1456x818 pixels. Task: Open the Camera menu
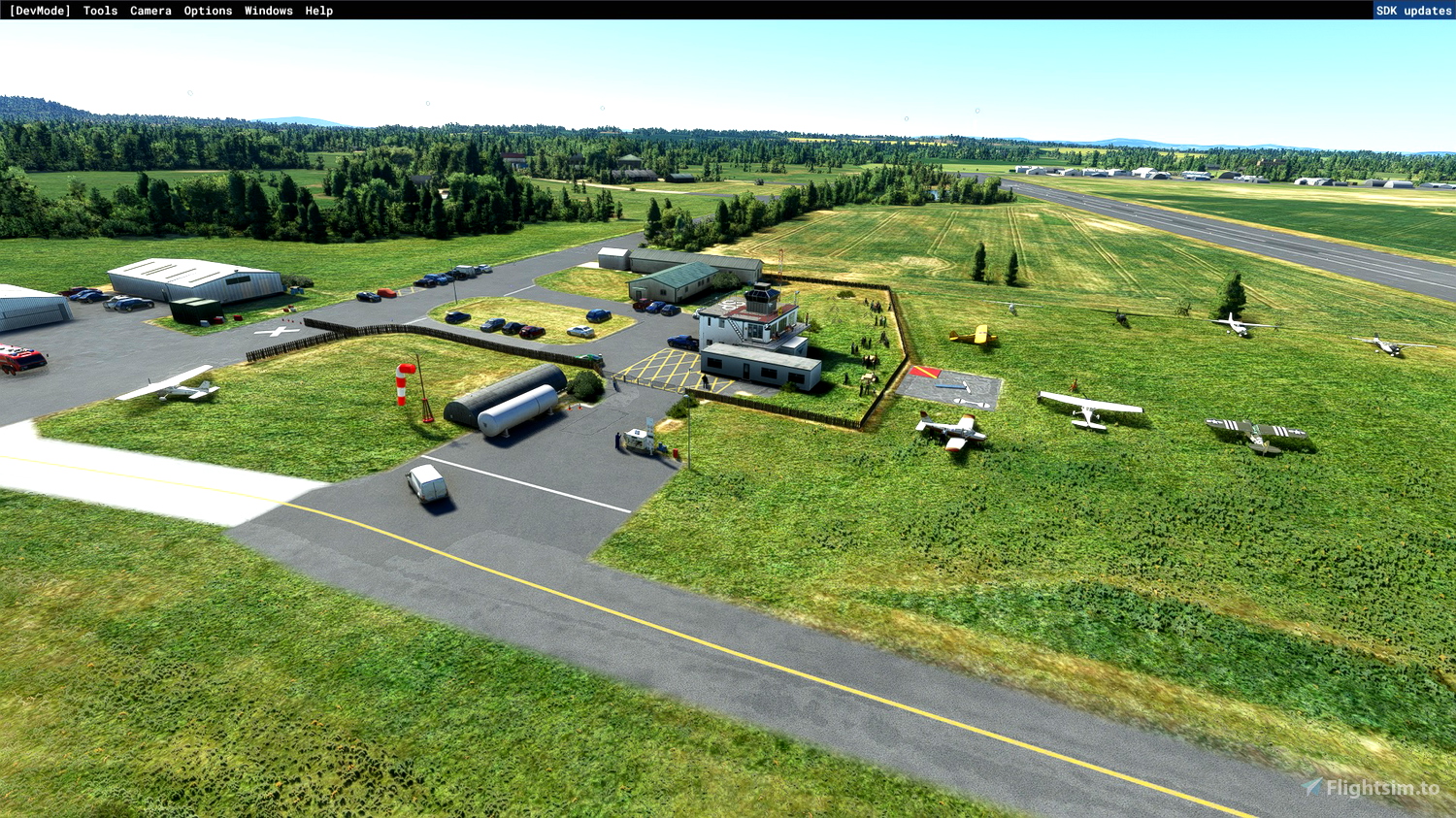(149, 11)
